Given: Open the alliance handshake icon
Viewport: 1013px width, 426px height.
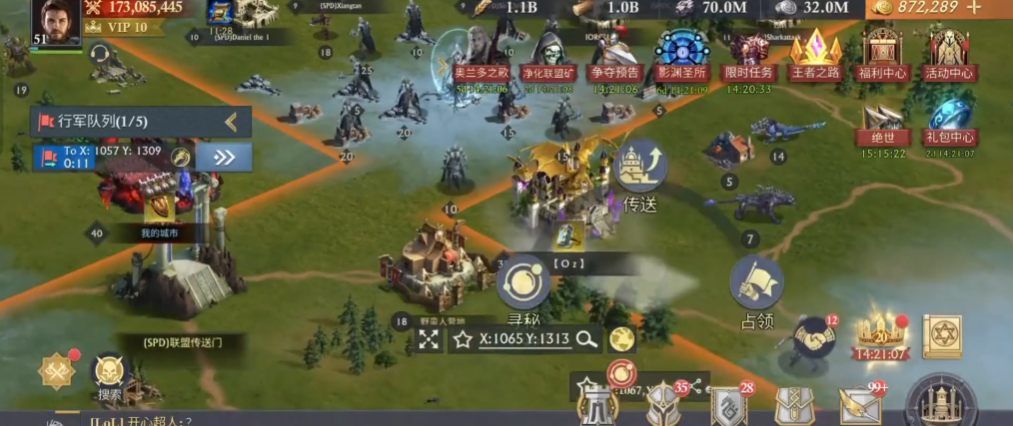Looking at the screenshot, I should pyautogui.click(x=814, y=340).
